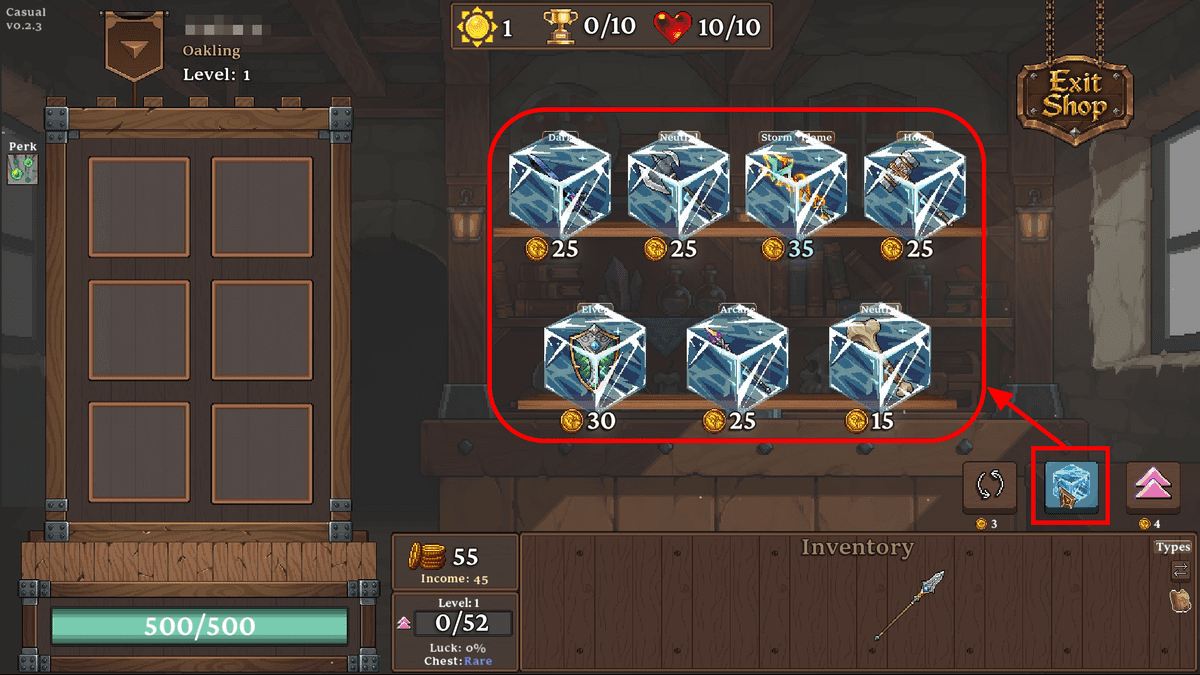Buy a level up with the pink arrows button
The width and height of the screenshot is (1200, 675).
[x=1153, y=488]
